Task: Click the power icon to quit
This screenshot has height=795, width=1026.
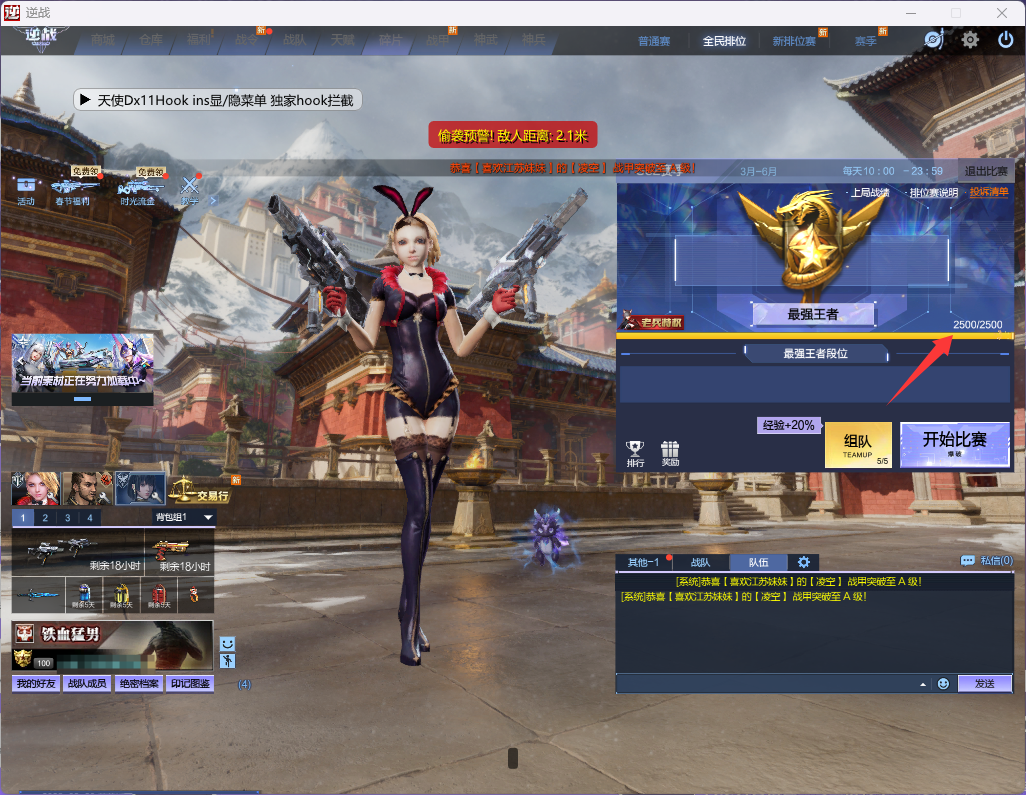Action: pyautogui.click(x=1006, y=40)
